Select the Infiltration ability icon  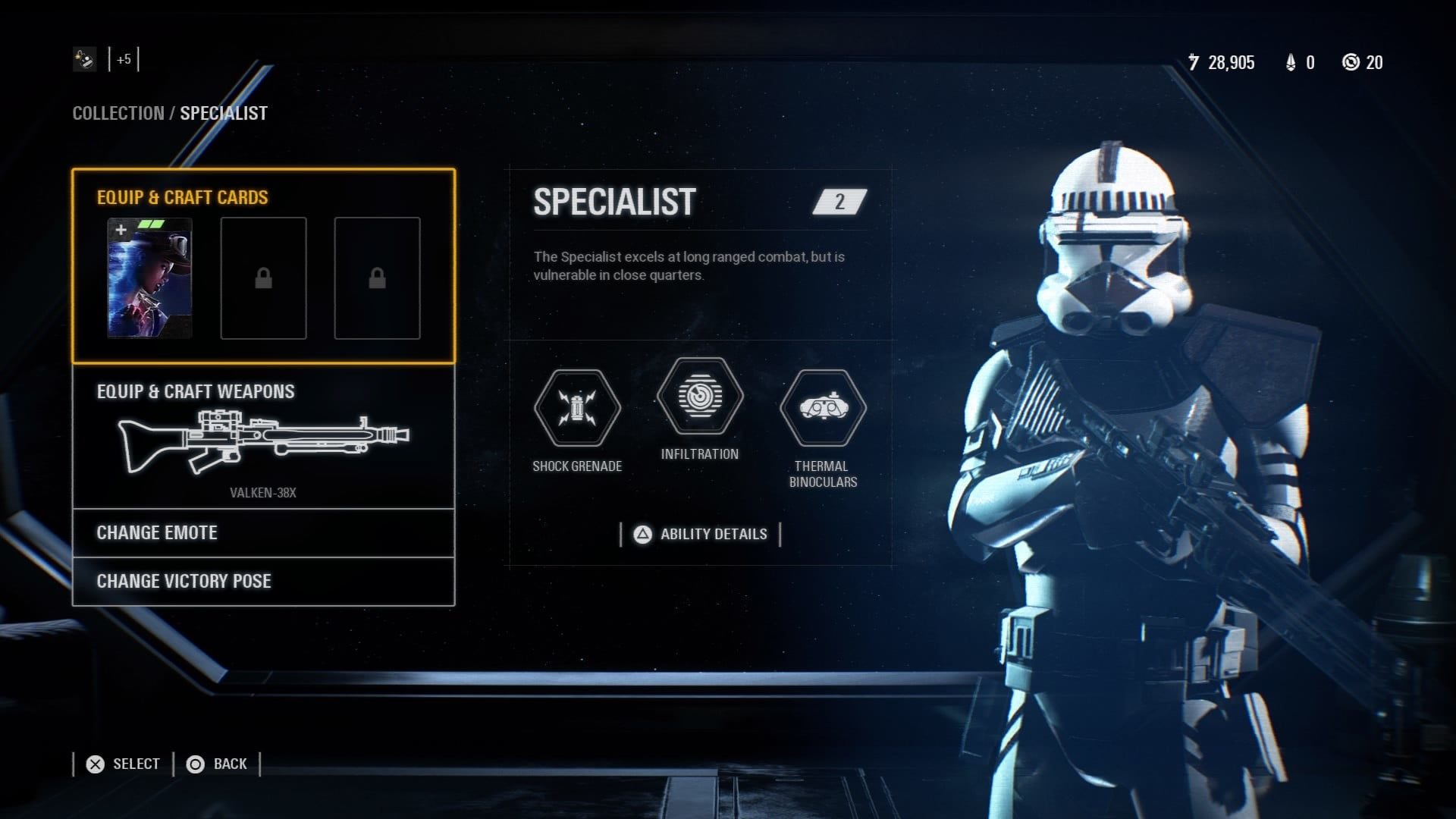699,396
